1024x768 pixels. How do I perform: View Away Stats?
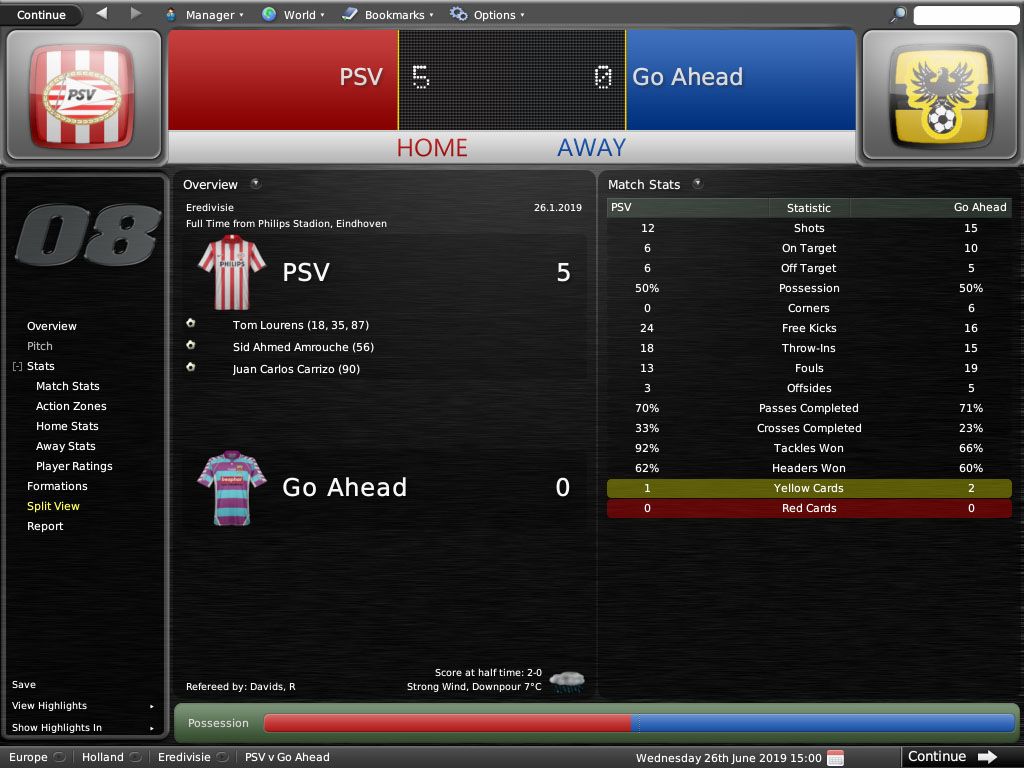pyautogui.click(x=66, y=446)
